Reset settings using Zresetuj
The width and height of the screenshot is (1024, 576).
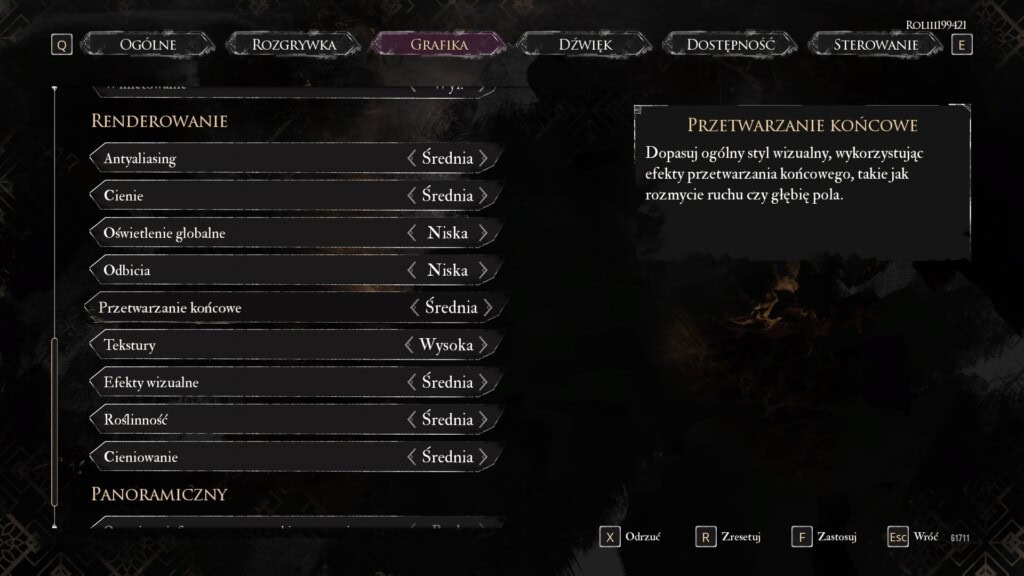click(728, 537)
